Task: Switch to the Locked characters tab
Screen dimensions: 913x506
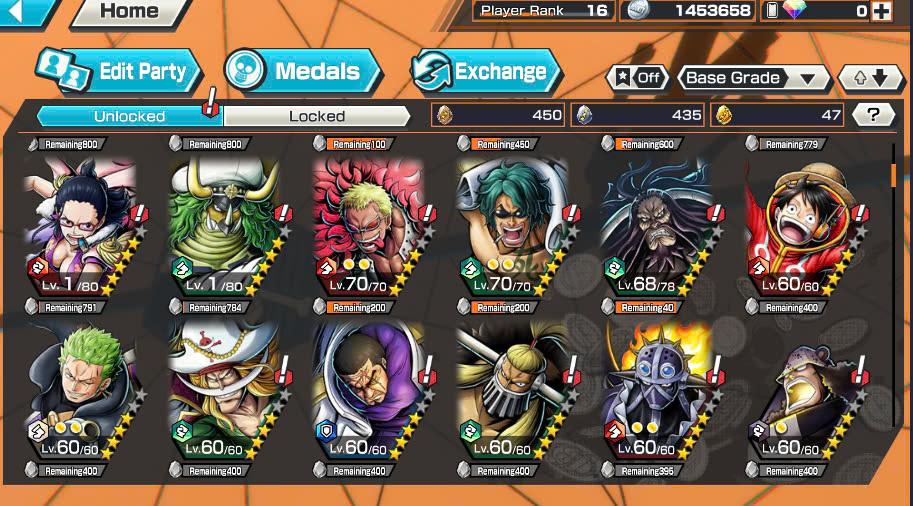Action: 317,116
